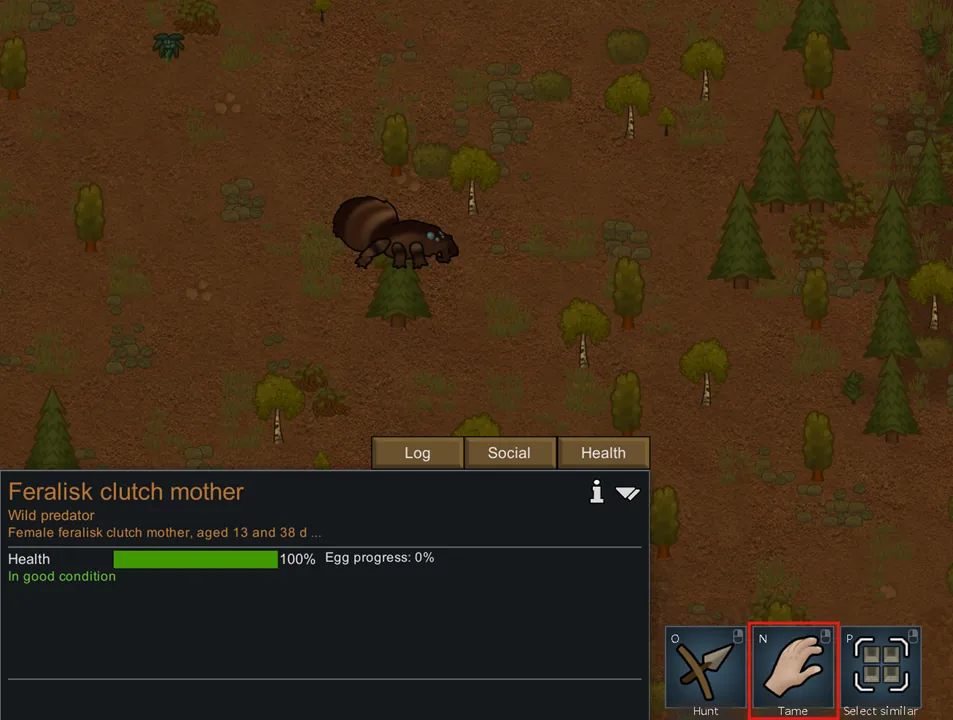Activate the Tame command
The image size is (953, 720).
[x=793, y=667]
